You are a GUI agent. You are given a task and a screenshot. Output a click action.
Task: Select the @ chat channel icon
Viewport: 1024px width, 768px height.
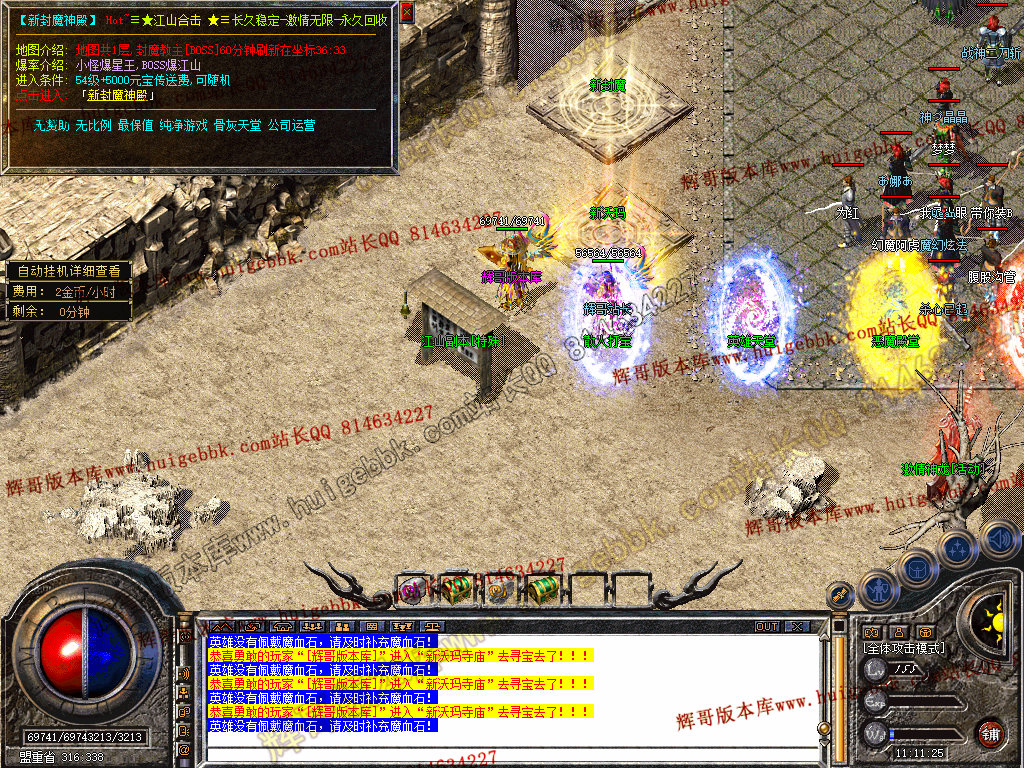pyautogui.click(x=184, y=749)
